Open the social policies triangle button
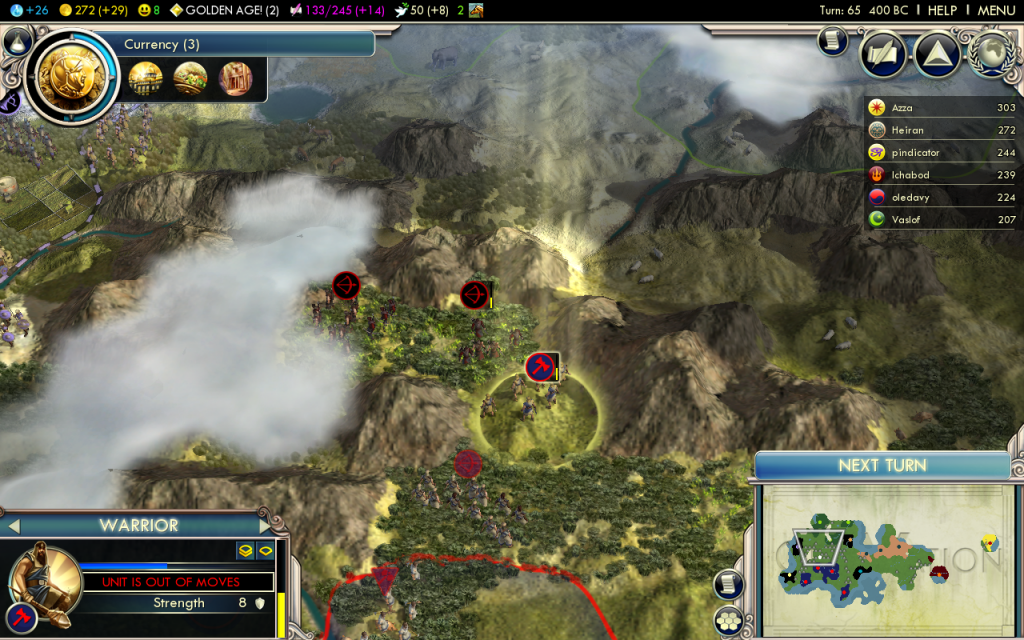 (x=937, y=54)
